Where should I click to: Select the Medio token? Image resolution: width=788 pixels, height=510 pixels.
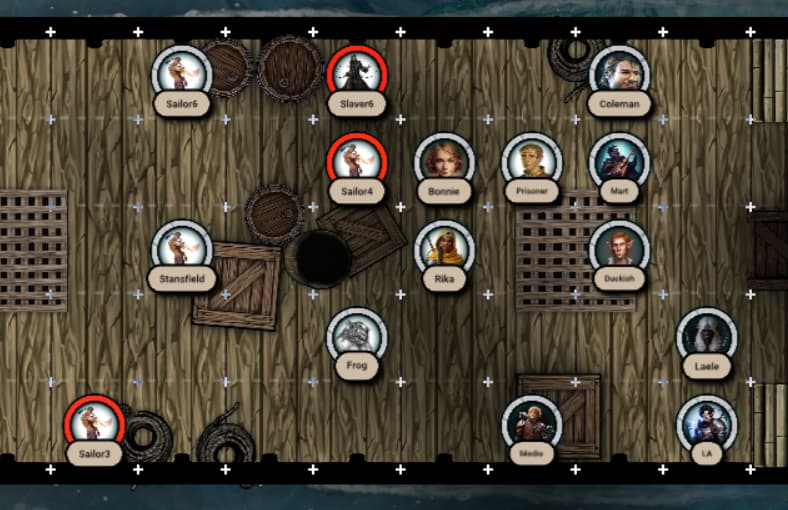coord(532,423)
